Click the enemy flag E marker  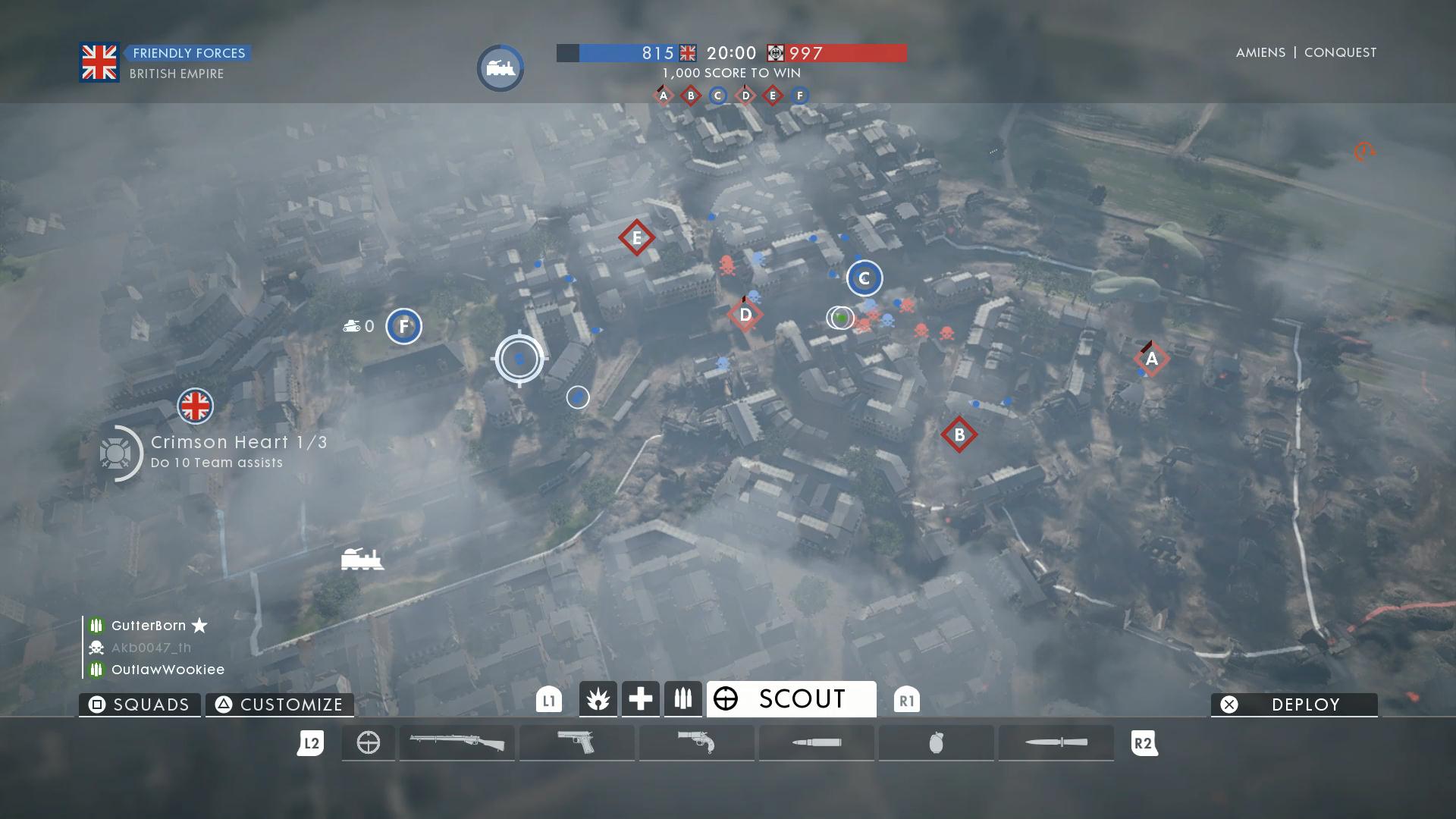pos(636,238)
